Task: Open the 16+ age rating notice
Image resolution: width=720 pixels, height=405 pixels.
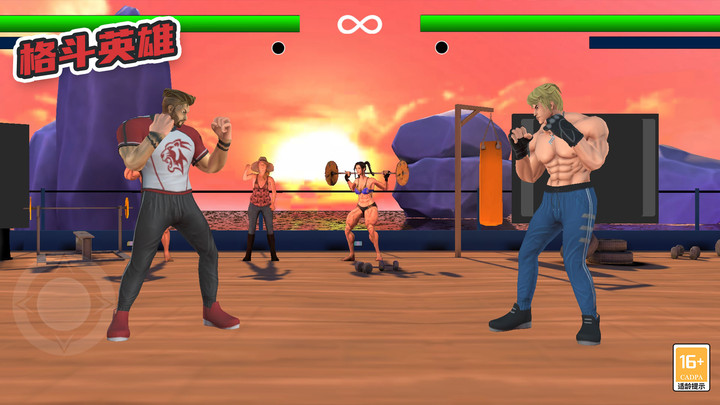Action: tap(691, 367)
